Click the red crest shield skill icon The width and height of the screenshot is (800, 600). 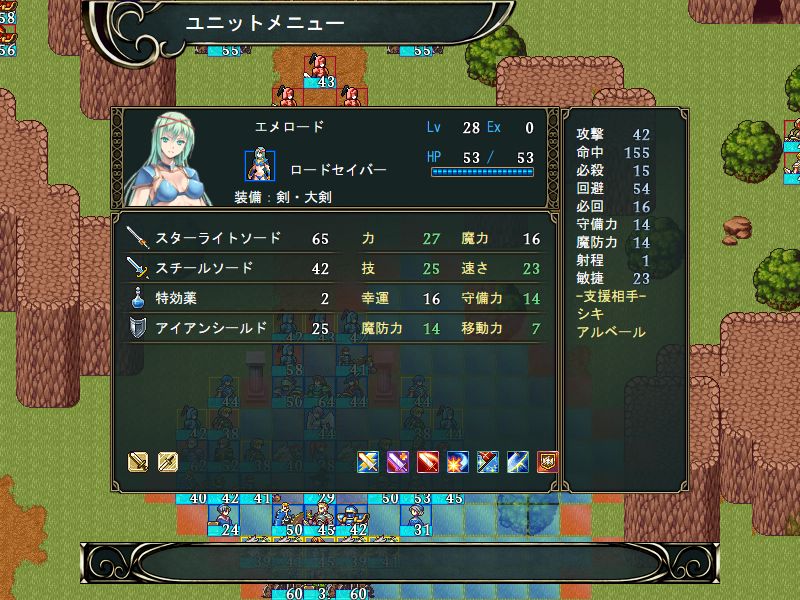tap(548, 462)
